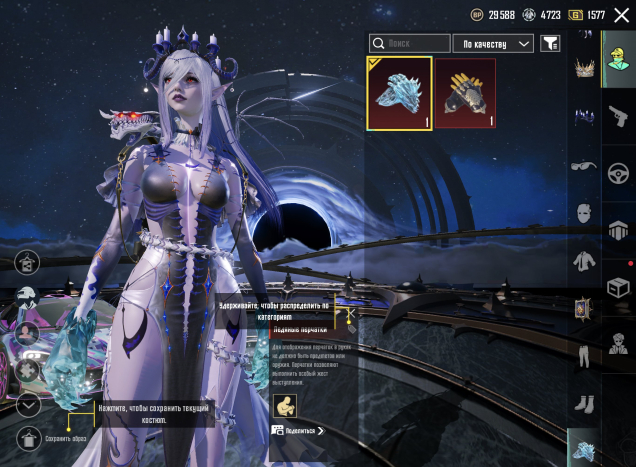Image resolution: width=636 pixels, height=467 pixels.
Task: Open the inventory filter button
Action: (550, 44)
